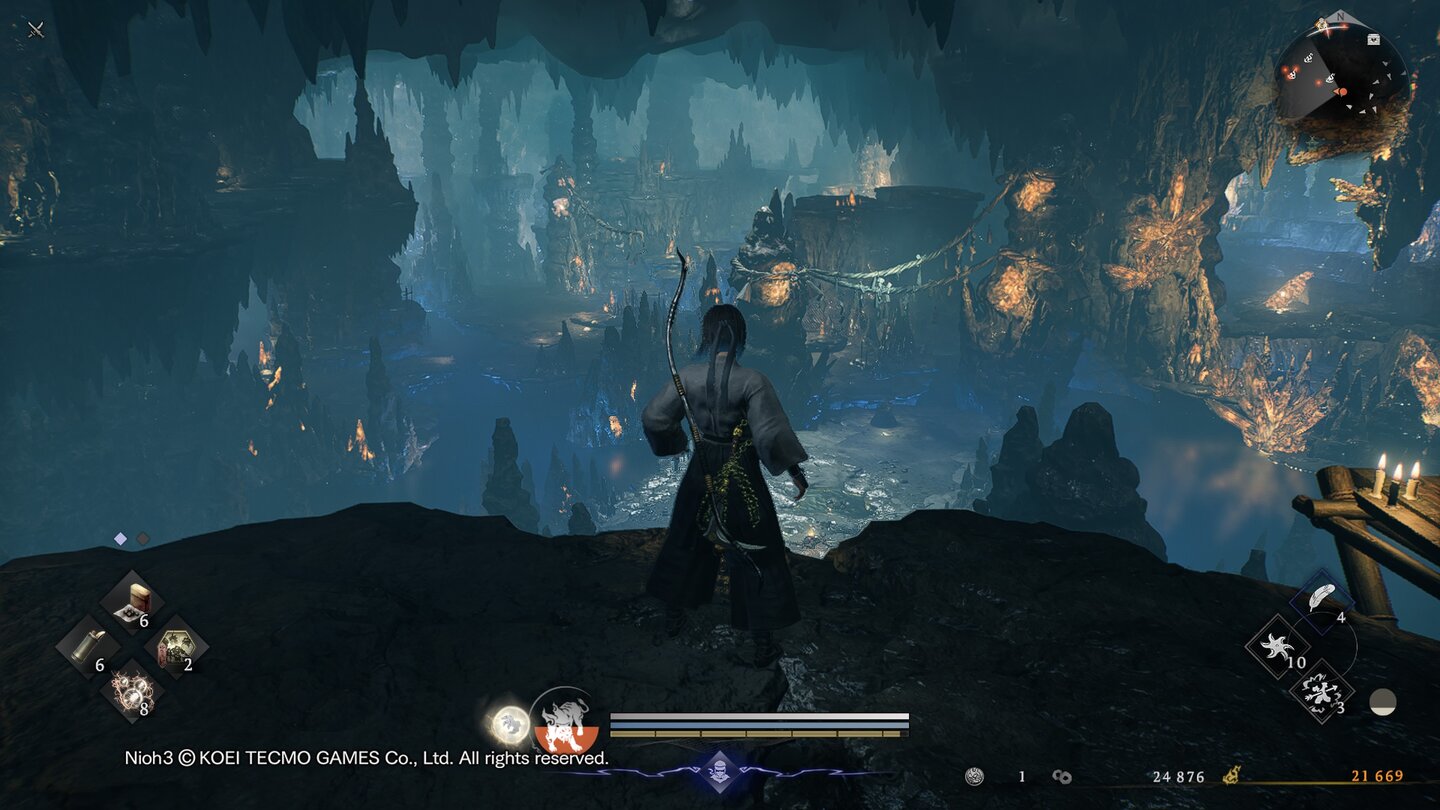Image resolution: width=1440 pixels, height=810 pixels.
Task: Click the purple diamond indicator on the left edge
Action: 120,537
